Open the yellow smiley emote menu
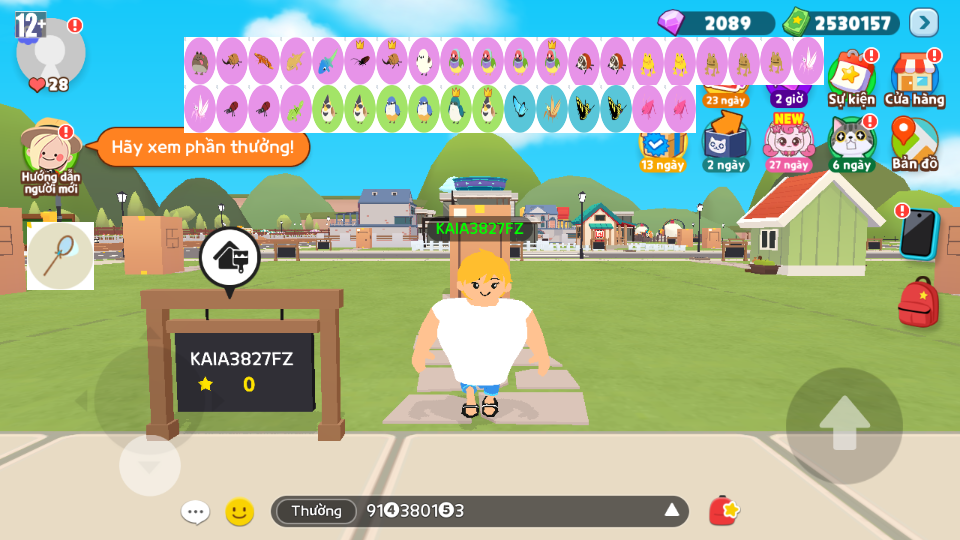This screenshot has width=960, height=540. 239,512
